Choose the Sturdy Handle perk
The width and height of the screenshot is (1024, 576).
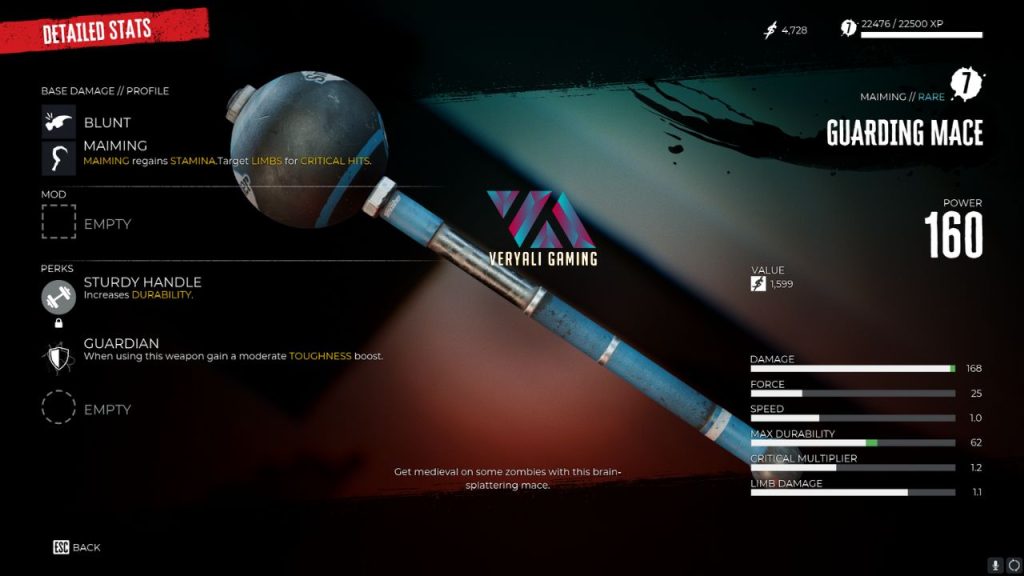(x=59, y=297)
